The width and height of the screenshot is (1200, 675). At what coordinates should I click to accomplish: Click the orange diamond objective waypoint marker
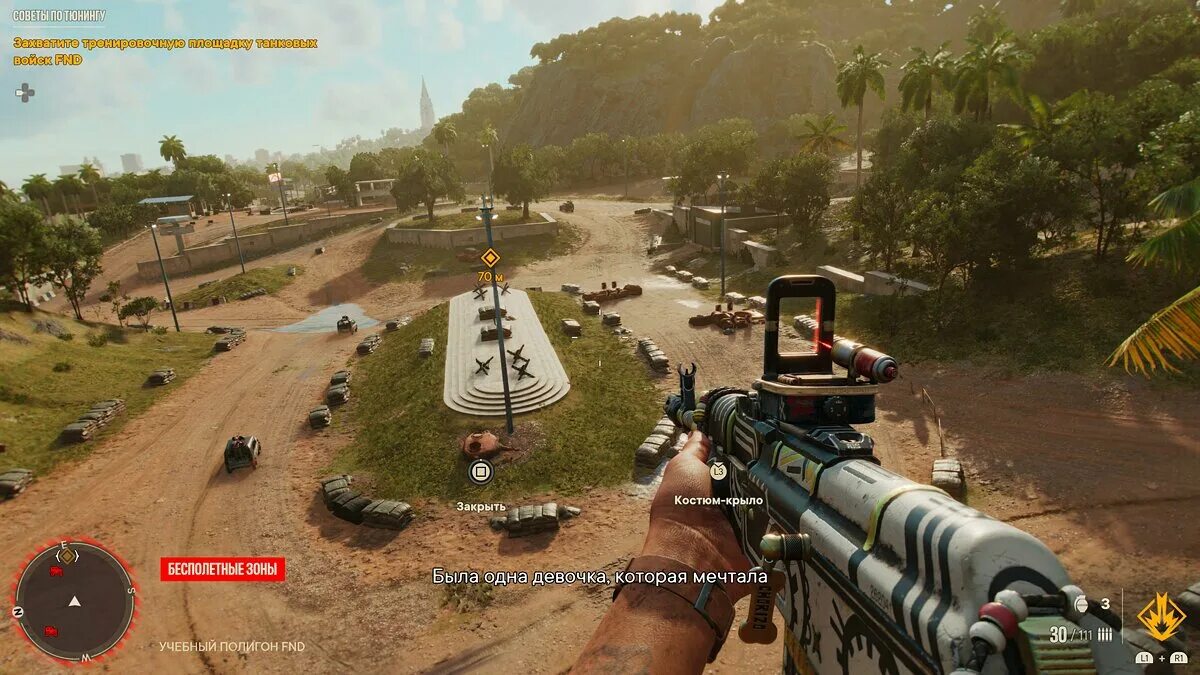(489, 257)
